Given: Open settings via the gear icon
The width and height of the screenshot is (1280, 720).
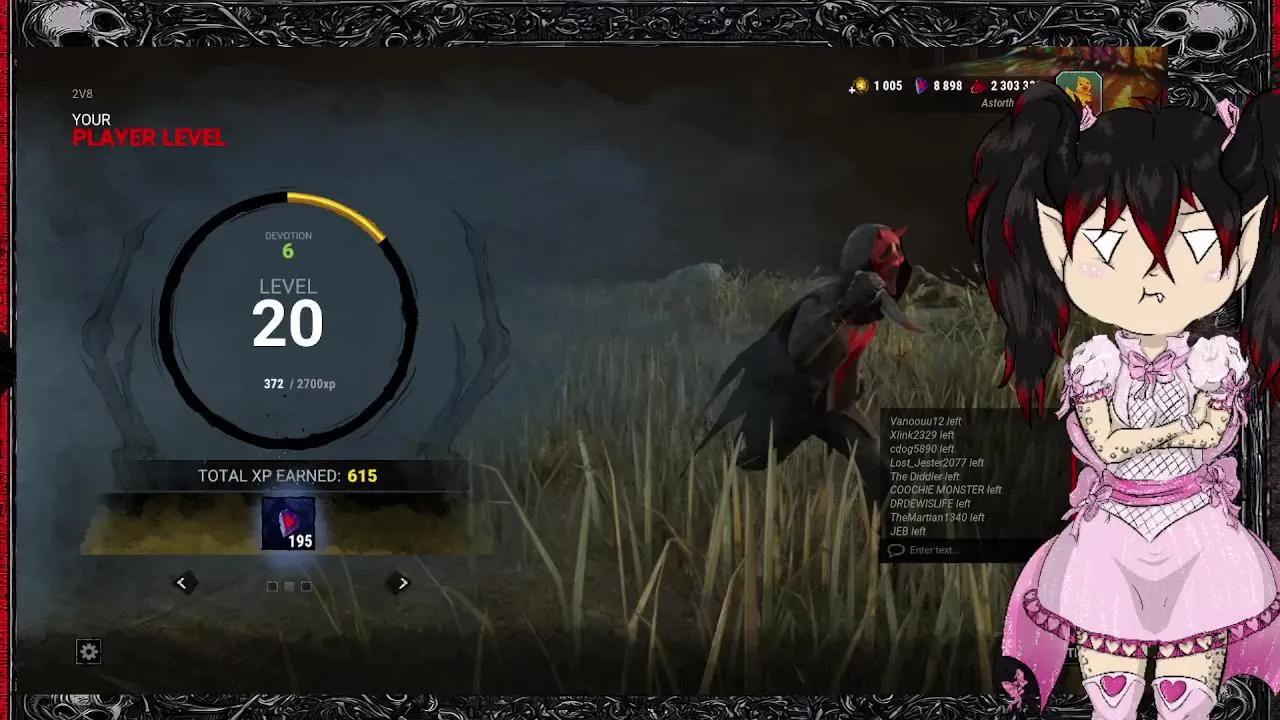Looking at the screenshot, I should [x=90, y=651].
